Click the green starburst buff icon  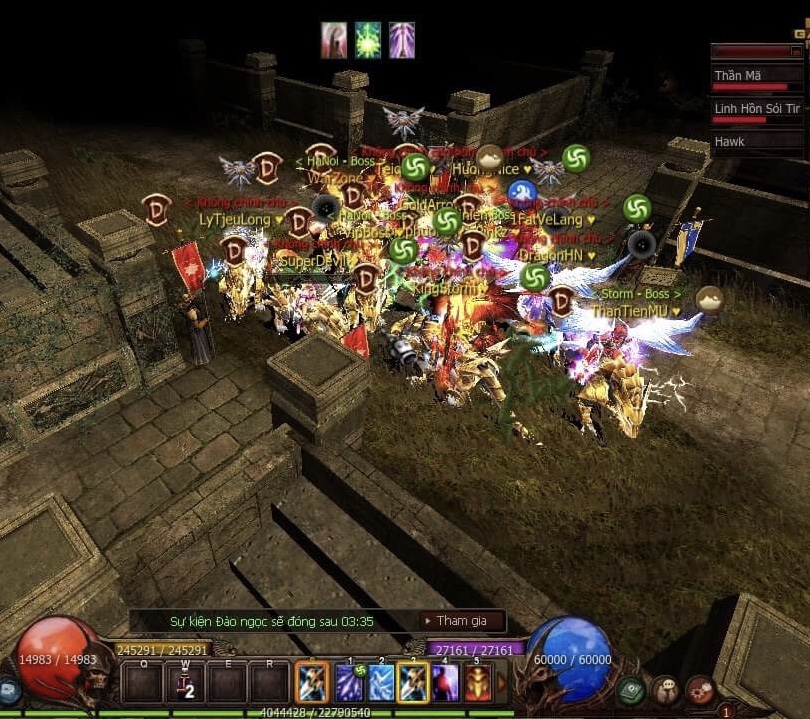point(368,40)
